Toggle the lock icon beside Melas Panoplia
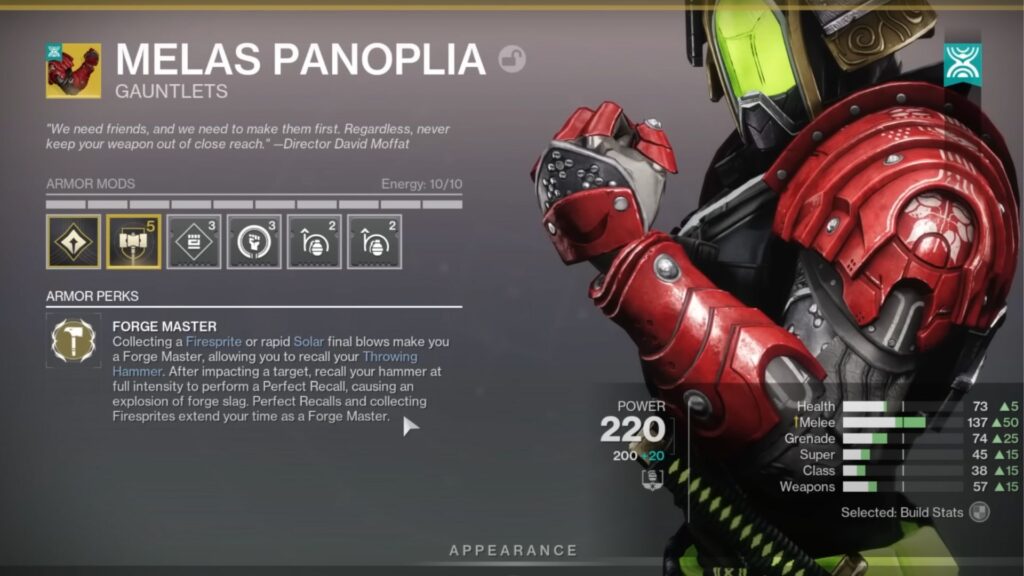Viewport: 1024px width, 576px height. 513,60
